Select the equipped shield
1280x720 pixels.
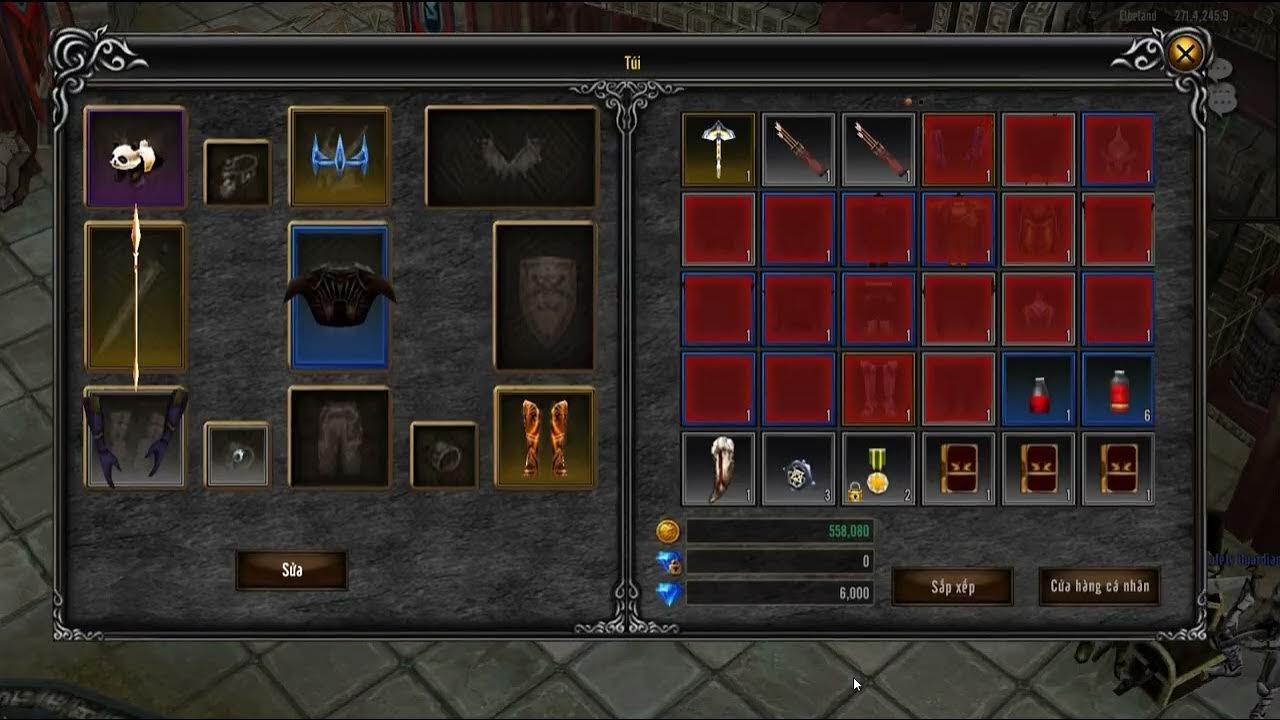(x=544, y=296)
